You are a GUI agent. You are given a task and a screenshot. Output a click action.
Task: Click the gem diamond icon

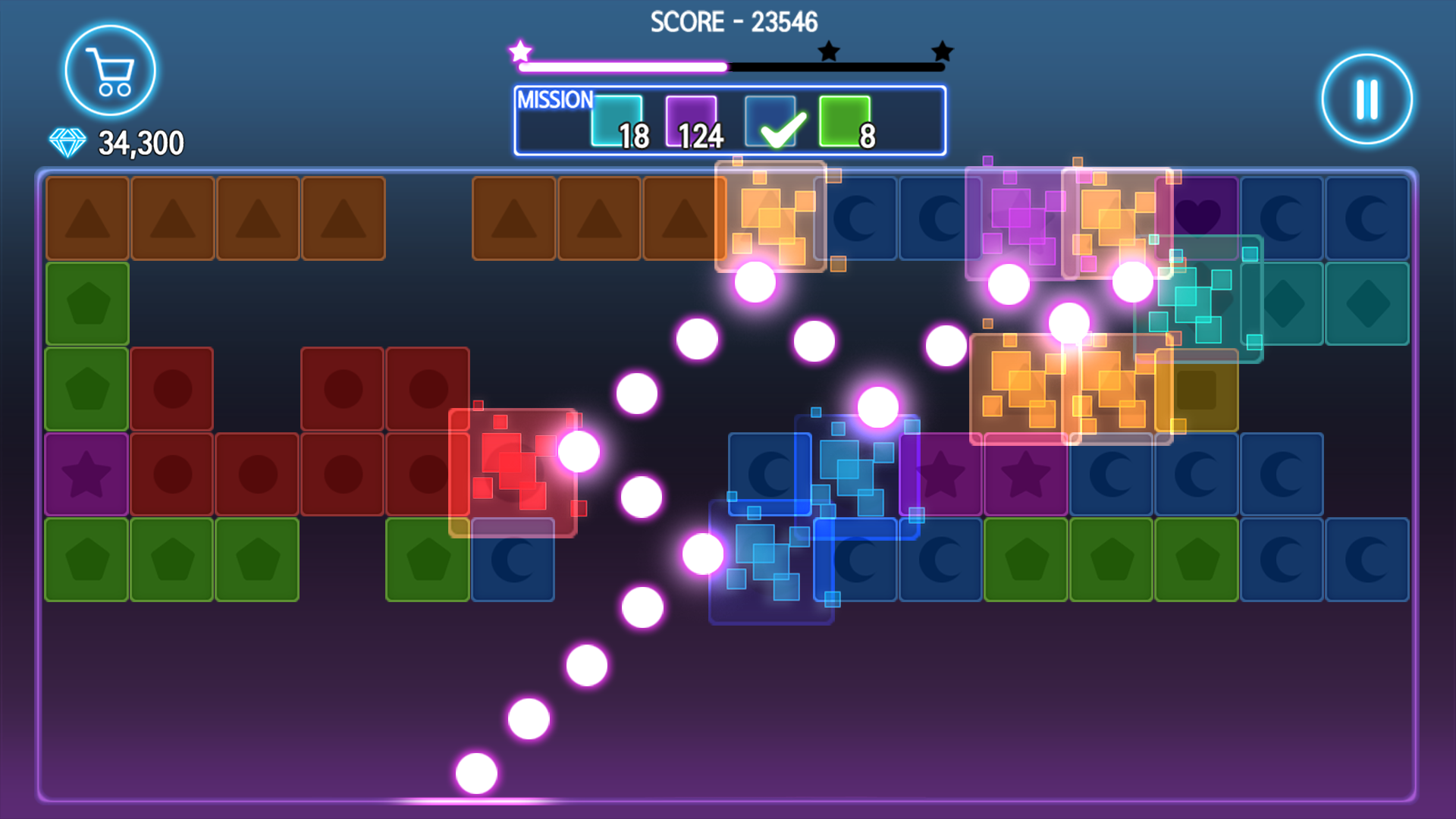click(67, 141)
